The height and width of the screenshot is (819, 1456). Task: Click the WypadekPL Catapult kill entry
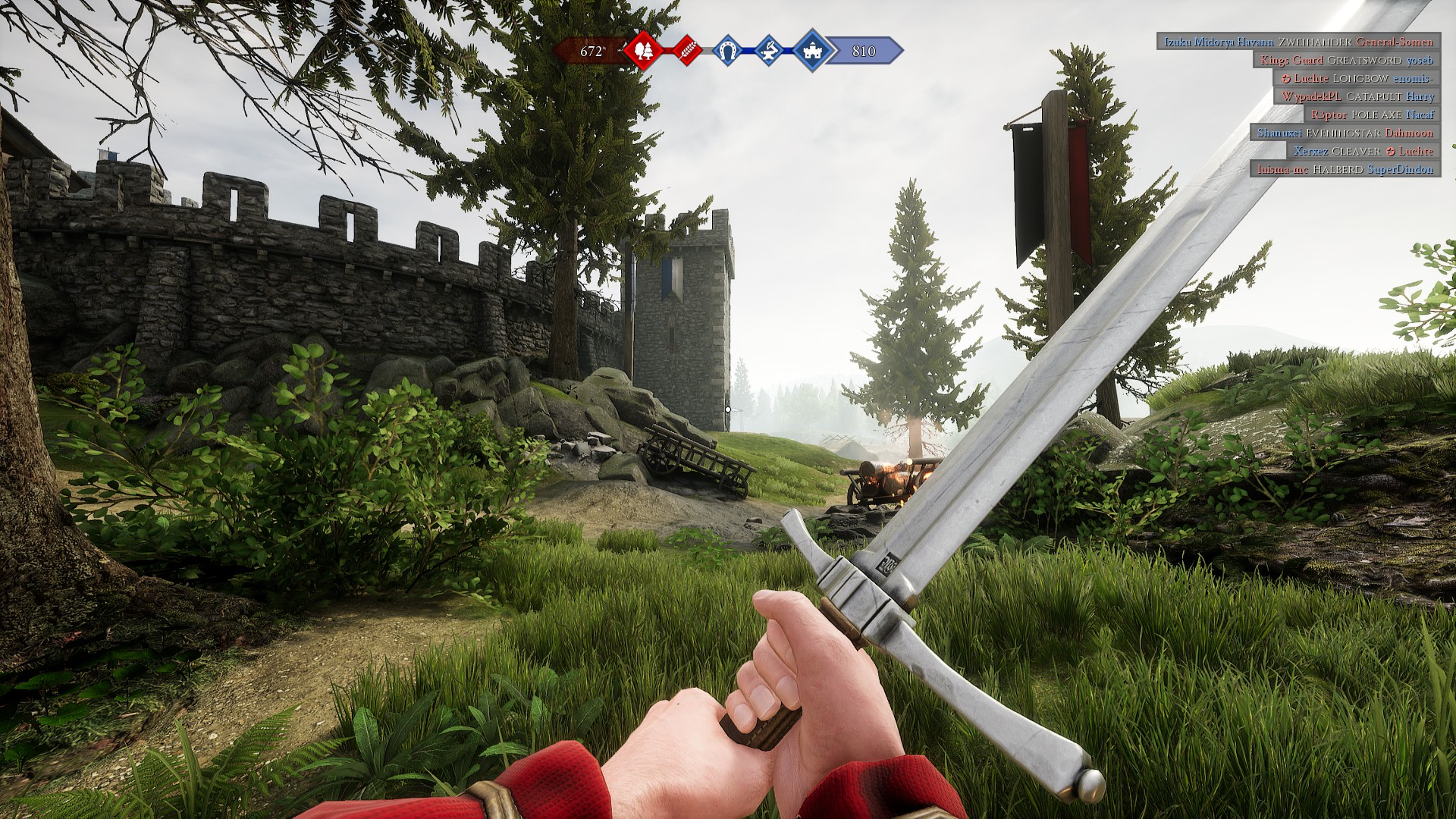pos(1357,96)
